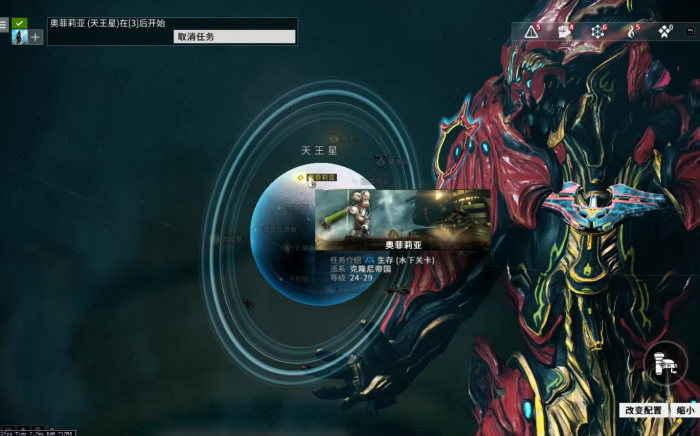Open the hamburger menu icon
Screen dimensions: 700x436
click(x=4, y=24)
